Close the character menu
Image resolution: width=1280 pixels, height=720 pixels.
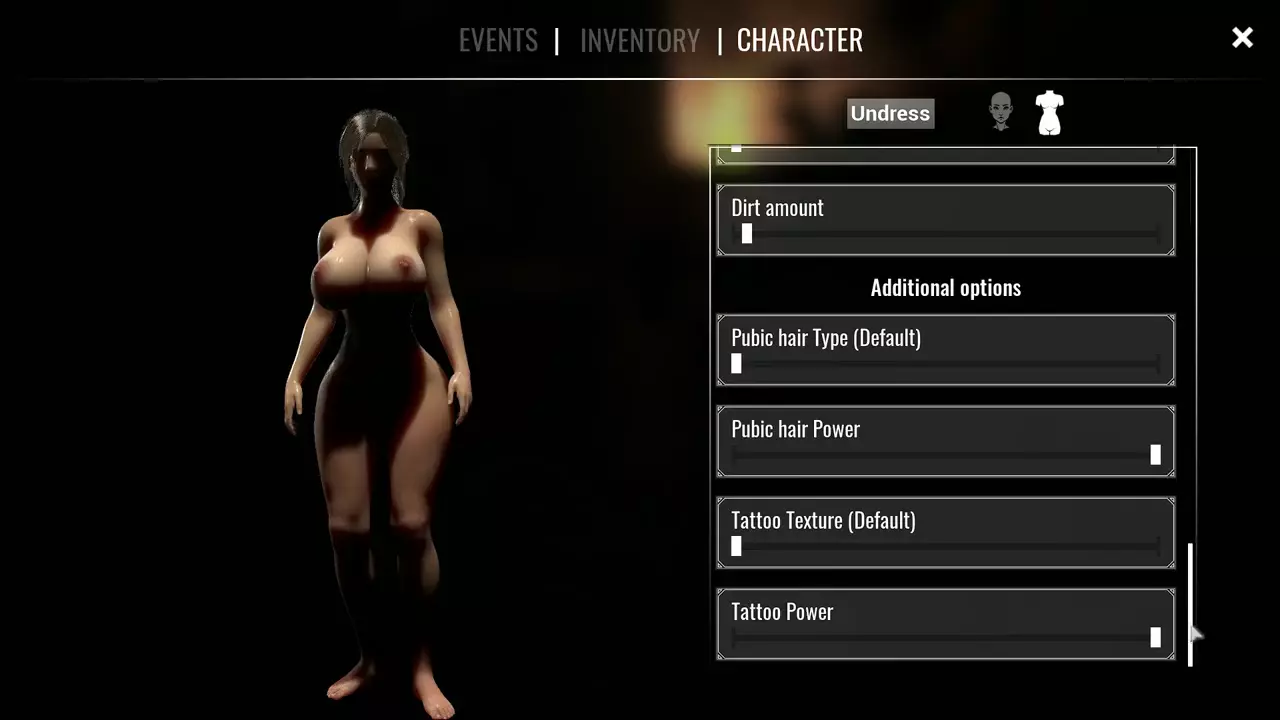click(1242, 38)
